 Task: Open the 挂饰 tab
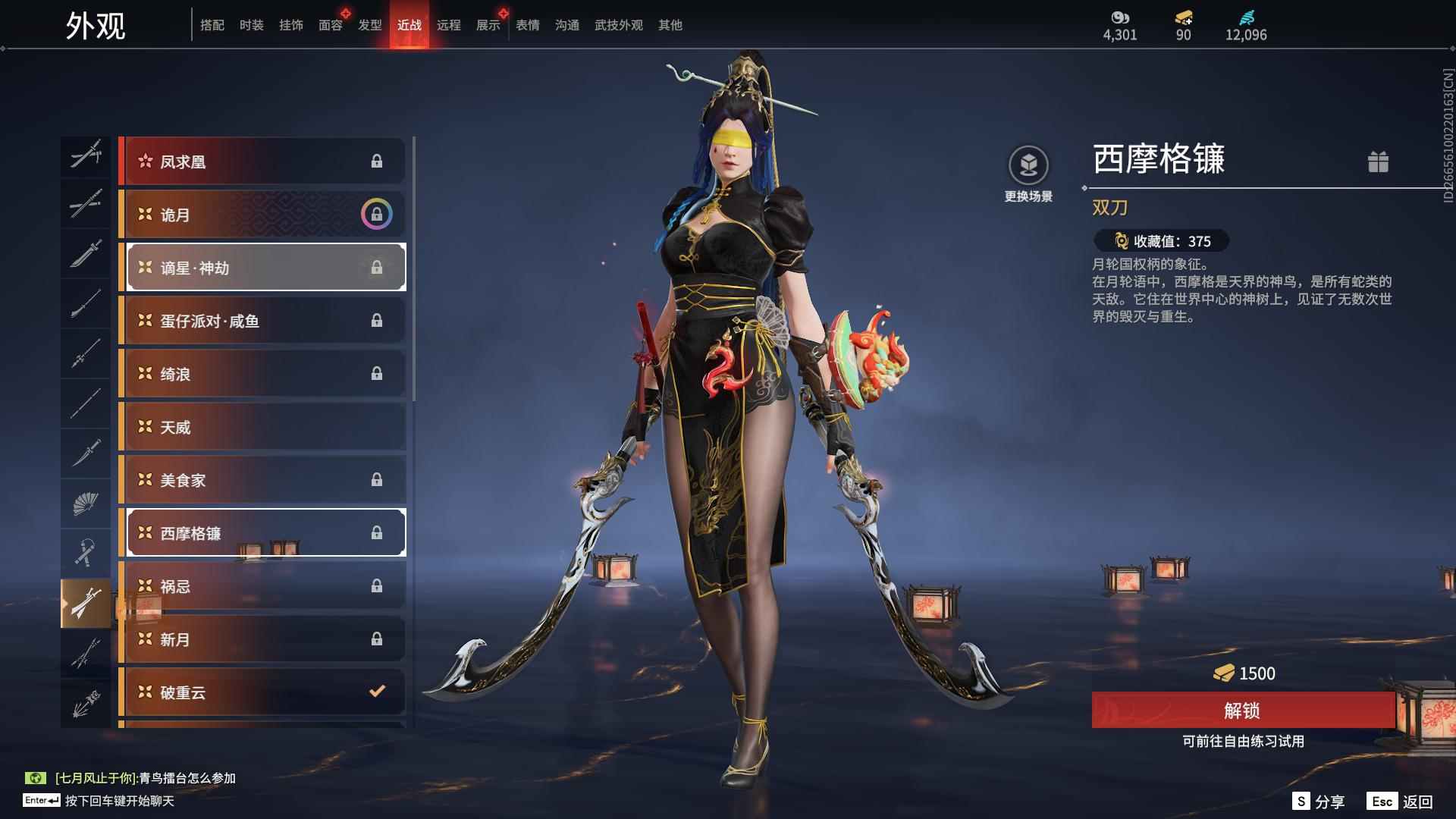pyautogui.click(x=290, y=25)
